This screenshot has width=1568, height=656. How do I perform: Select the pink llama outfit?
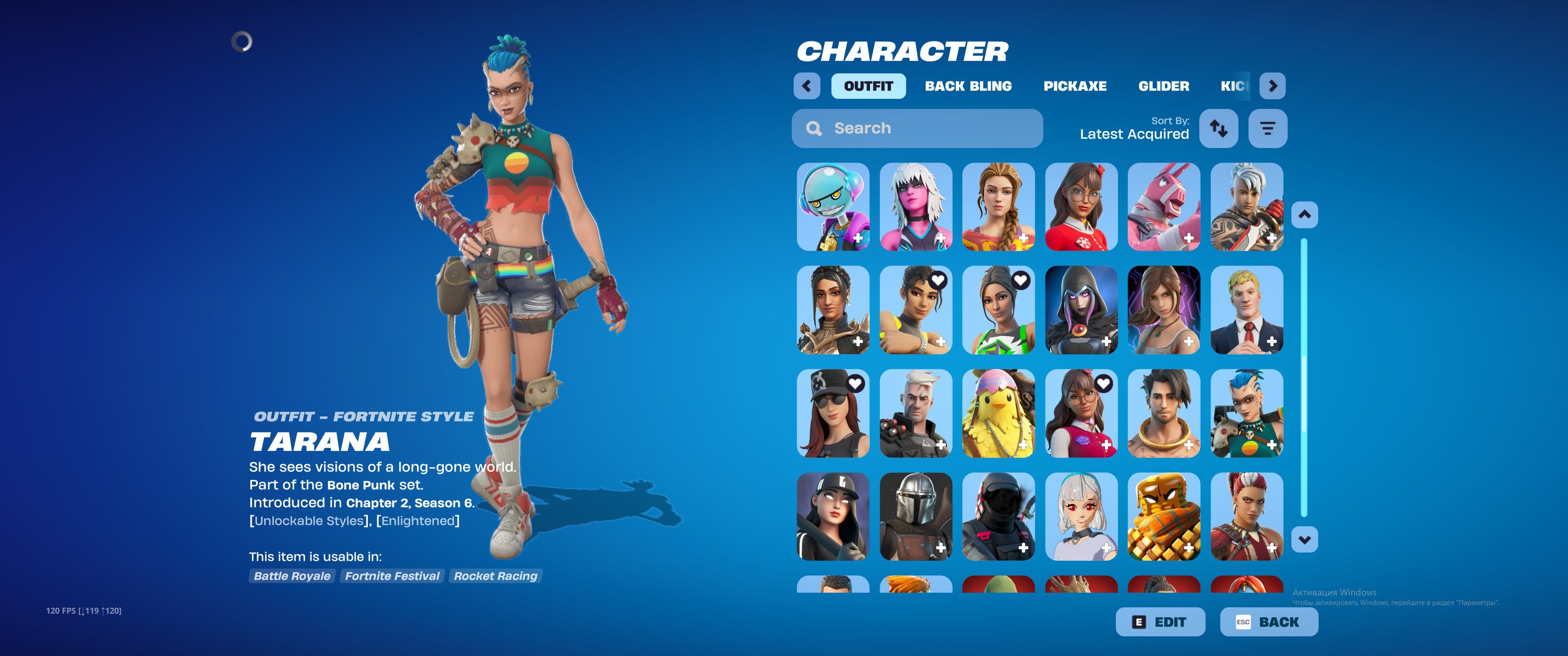tap(1163, 206)
